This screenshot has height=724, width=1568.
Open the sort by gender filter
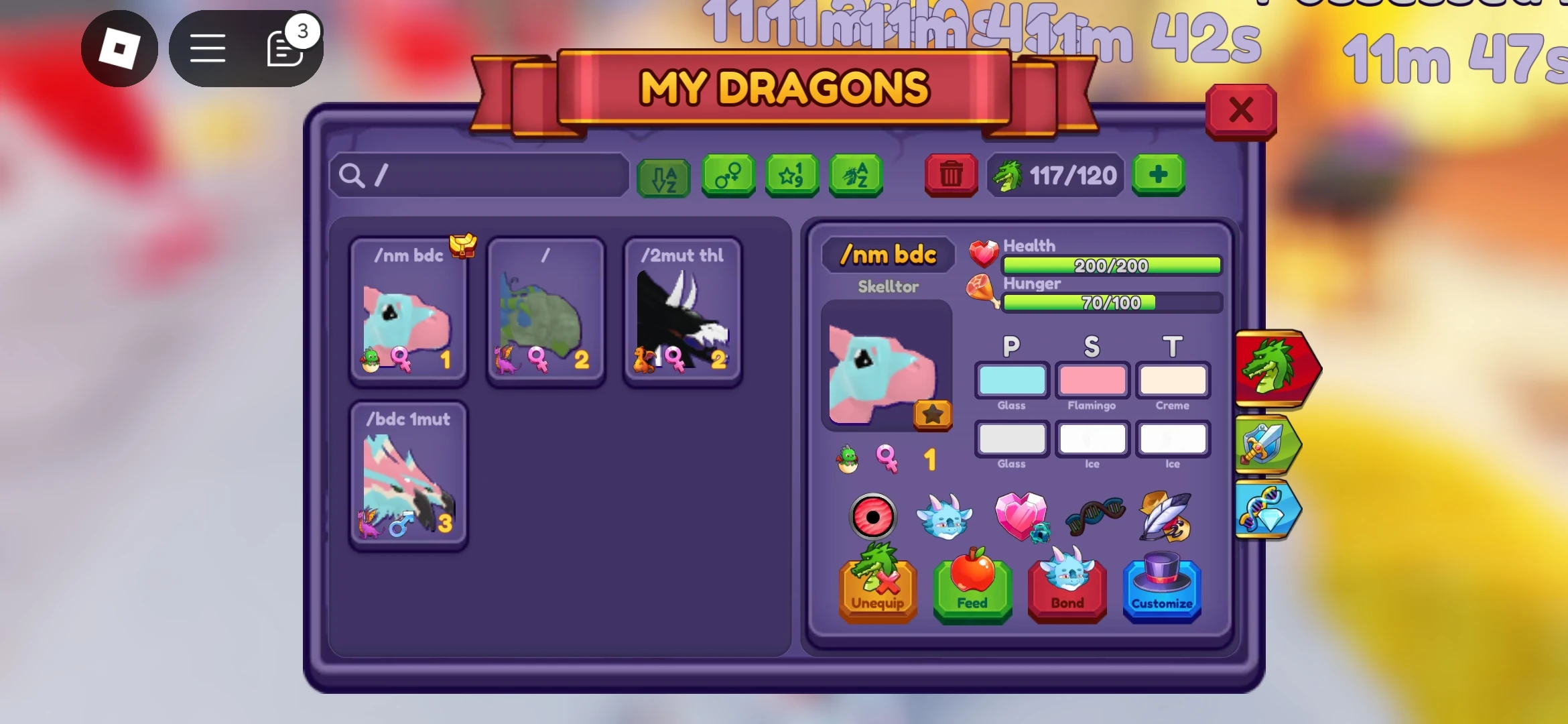[728, 176]
